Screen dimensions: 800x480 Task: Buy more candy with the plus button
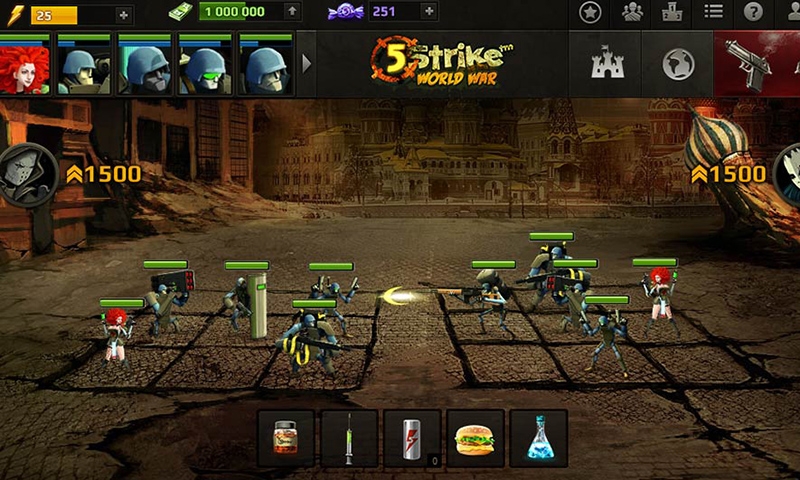point(429,12)
